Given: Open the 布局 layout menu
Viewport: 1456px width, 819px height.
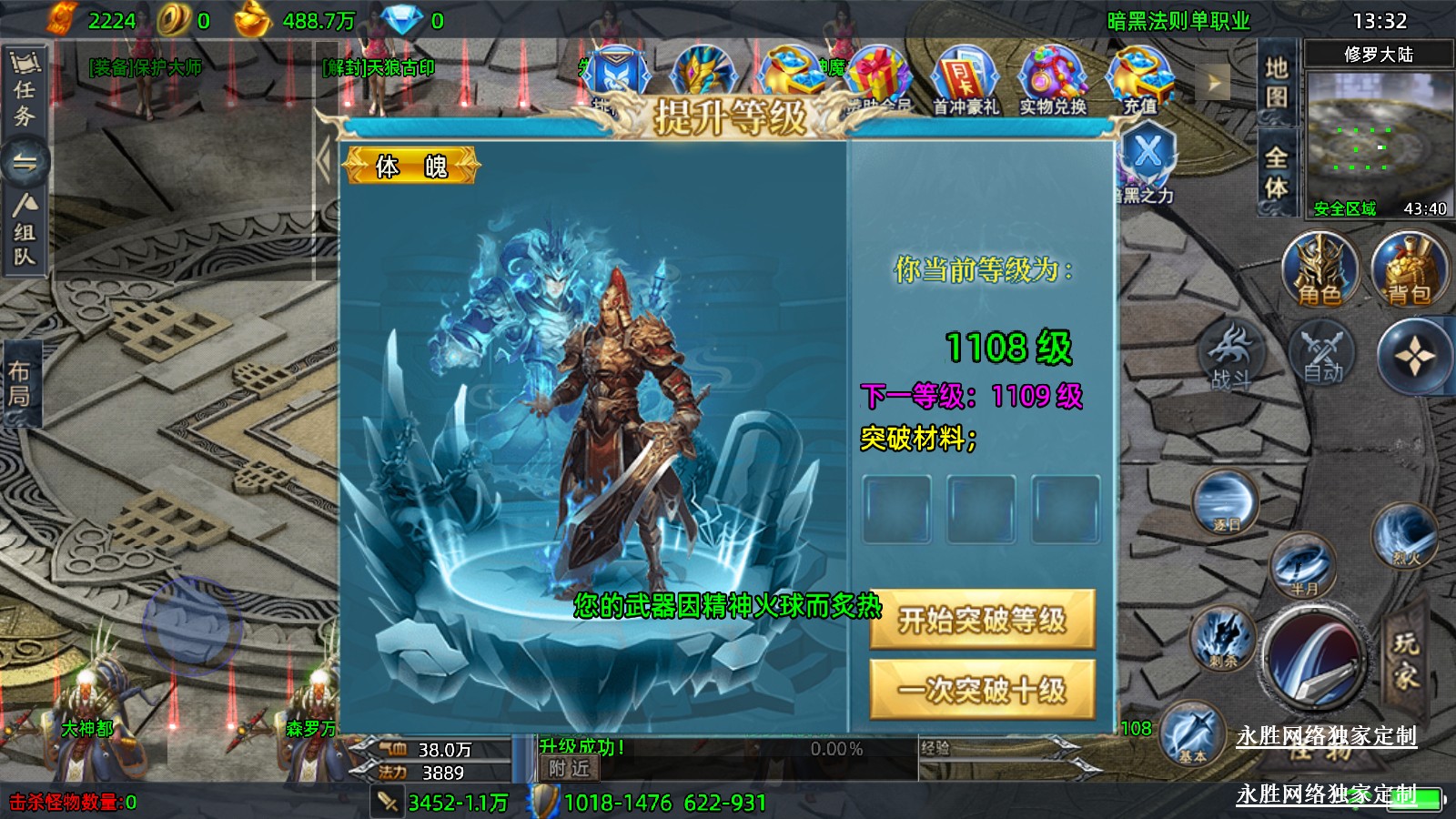Looking at the screenshot, I should [20, 383].
